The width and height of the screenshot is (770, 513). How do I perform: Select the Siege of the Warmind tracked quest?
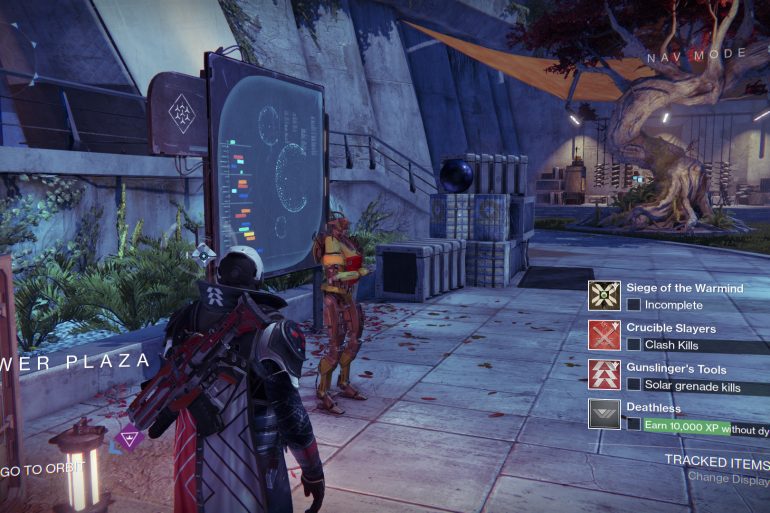pyautogui.click(x=685, y=288)
